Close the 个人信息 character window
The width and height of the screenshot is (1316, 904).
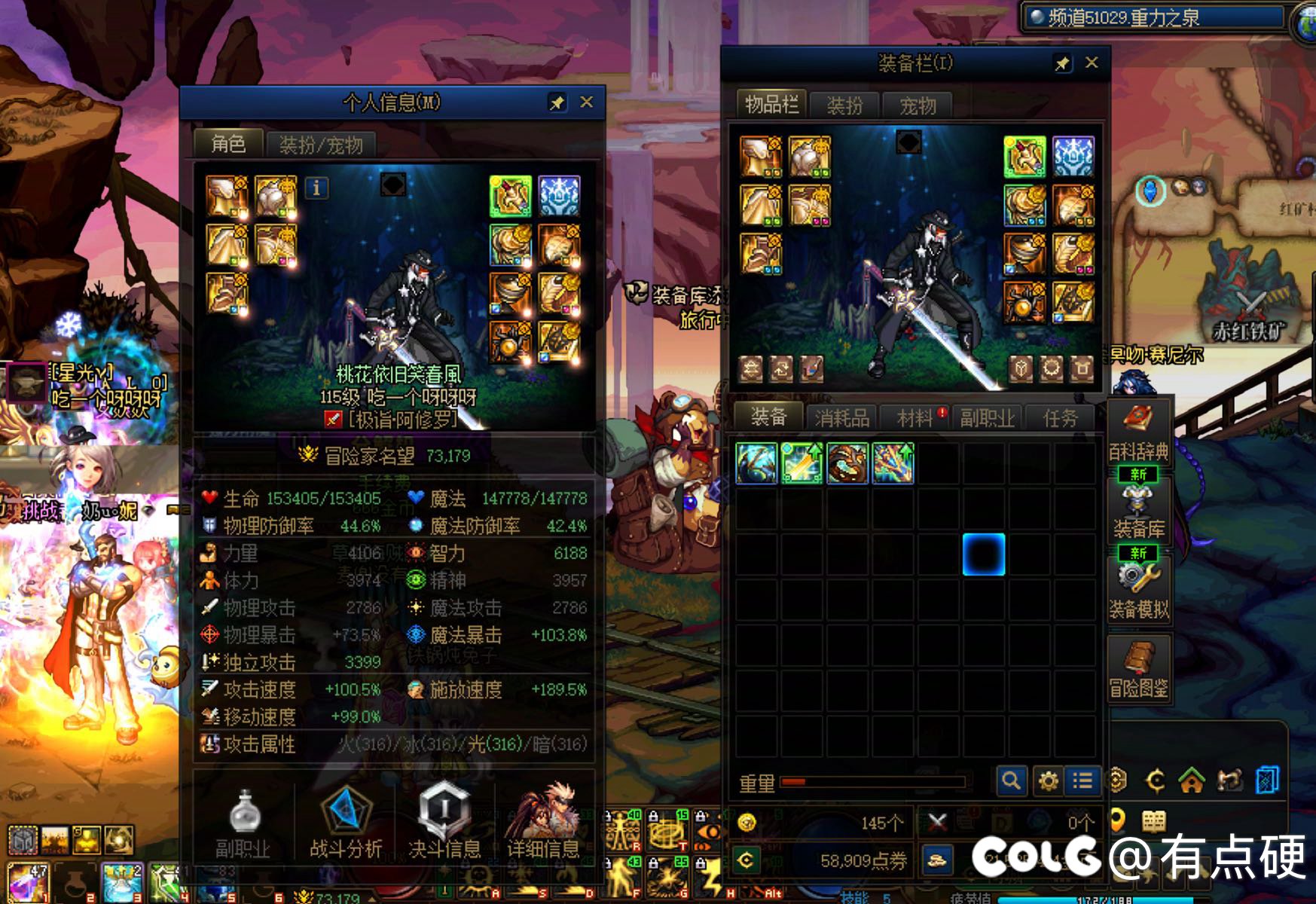586,102
